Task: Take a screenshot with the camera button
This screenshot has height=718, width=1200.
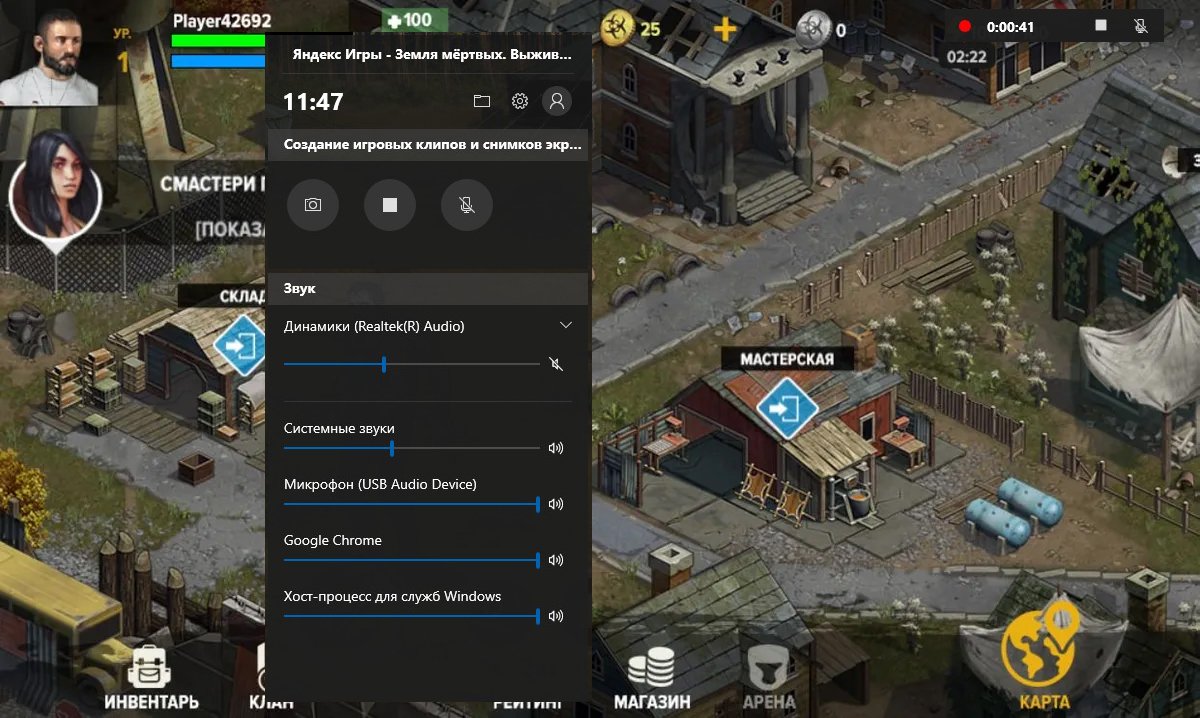Action: click(313, 205)
